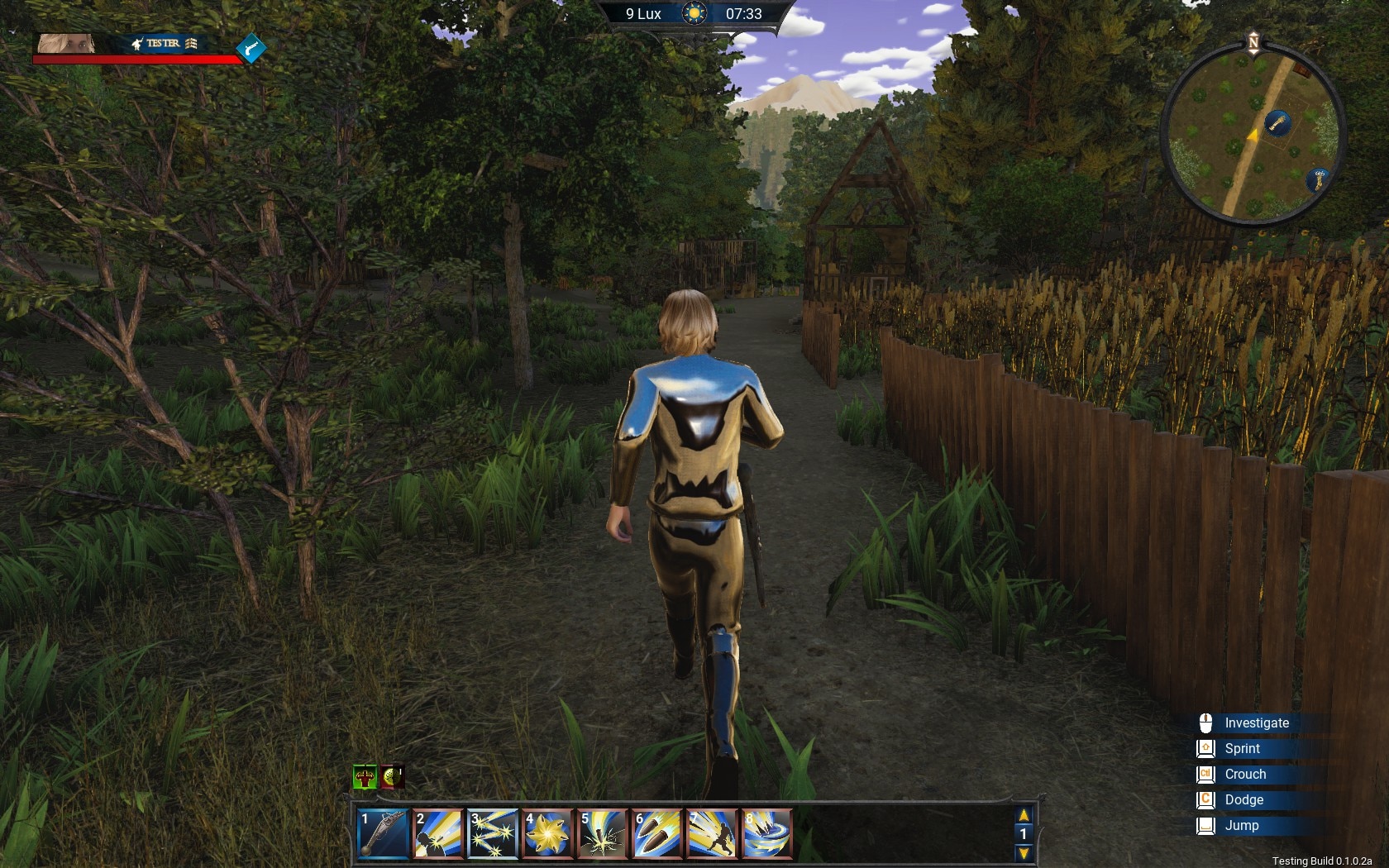Viewport: 1389px width, 868px height.
Task: Click the blue pistol diamond weapon icon
Action: coord(251,49)
